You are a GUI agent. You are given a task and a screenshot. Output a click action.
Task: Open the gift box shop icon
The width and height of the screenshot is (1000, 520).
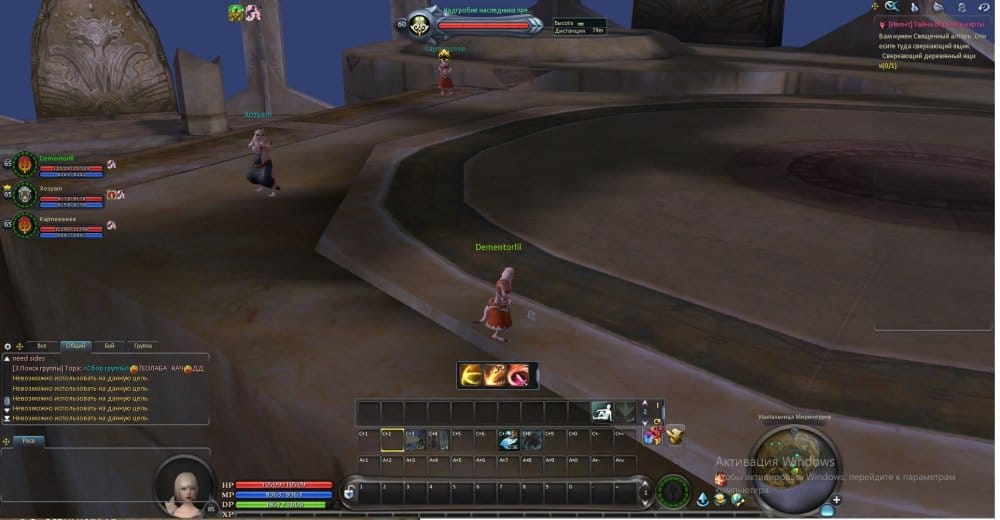point(654,435)
